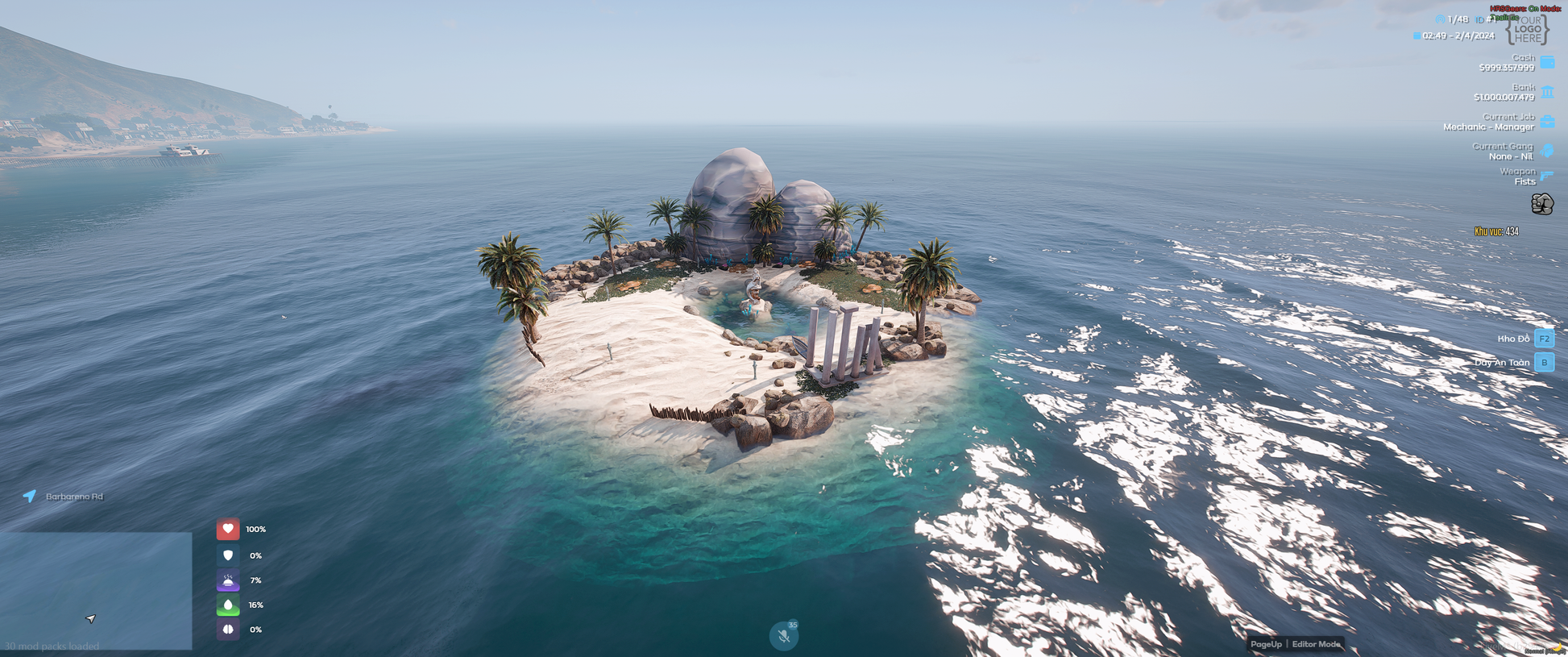Image resolution: width=1568 pixels, height=657 pixels.
Task: Toggle the muted microphone voice icon
Action: (783, 636)
